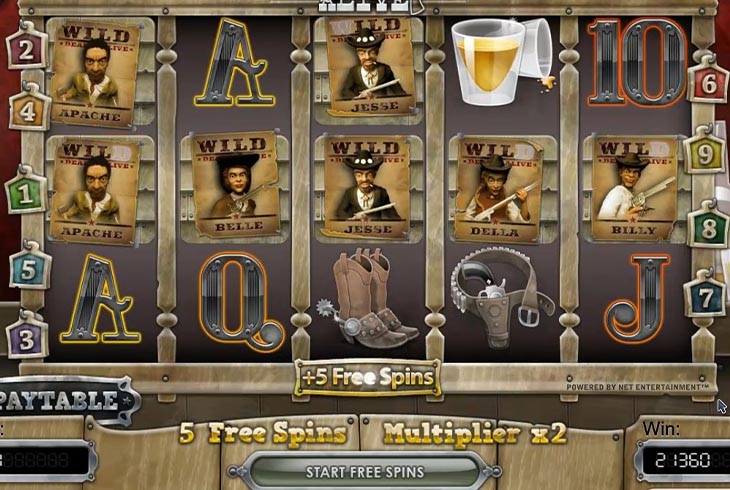Select the payline 7 marker
This screenshot has width=730, height=490.
[706, 297]
